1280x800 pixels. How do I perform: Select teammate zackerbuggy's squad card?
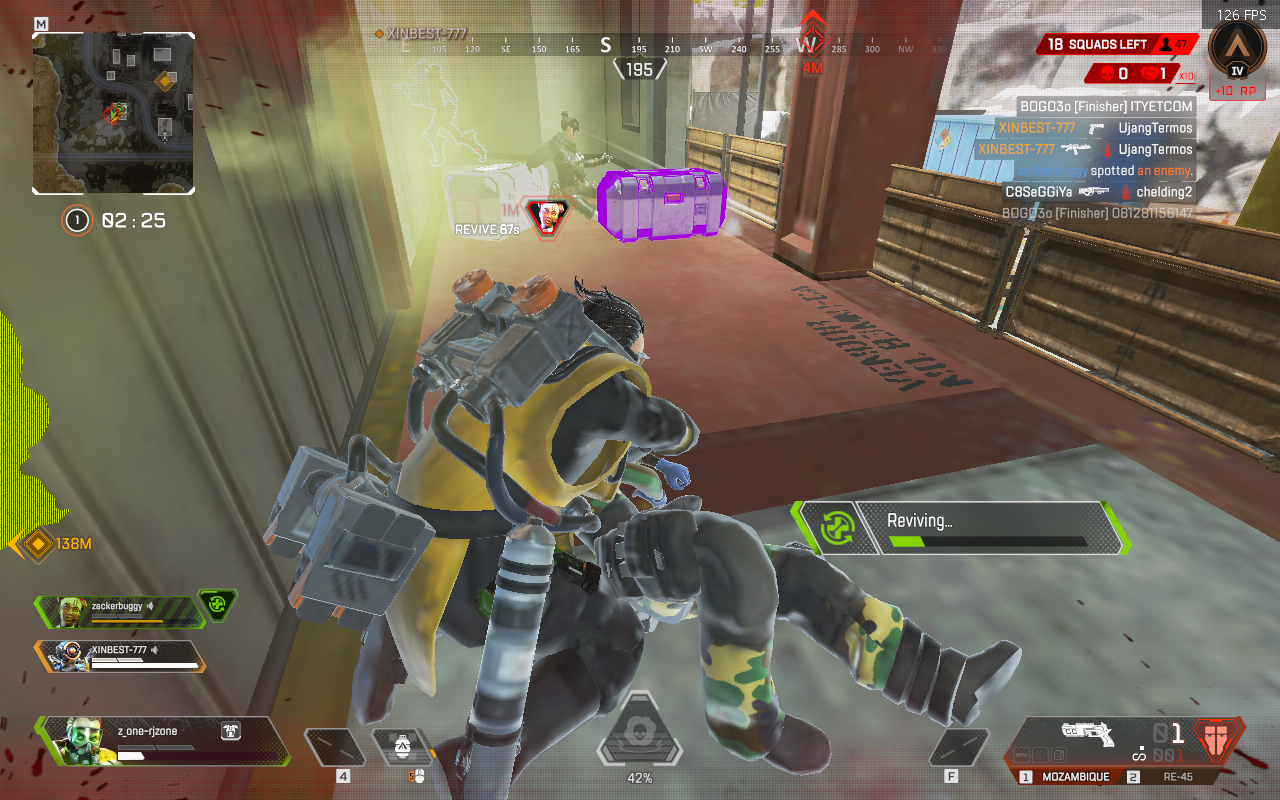tap(118, 609)
